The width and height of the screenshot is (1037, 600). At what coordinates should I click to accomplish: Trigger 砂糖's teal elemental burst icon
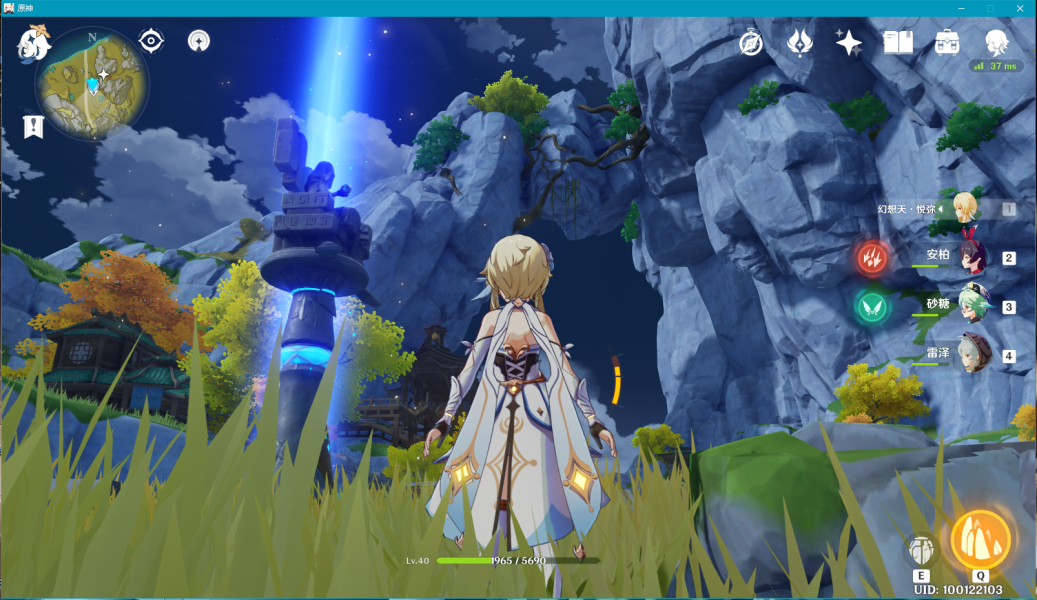click(871, 306)
